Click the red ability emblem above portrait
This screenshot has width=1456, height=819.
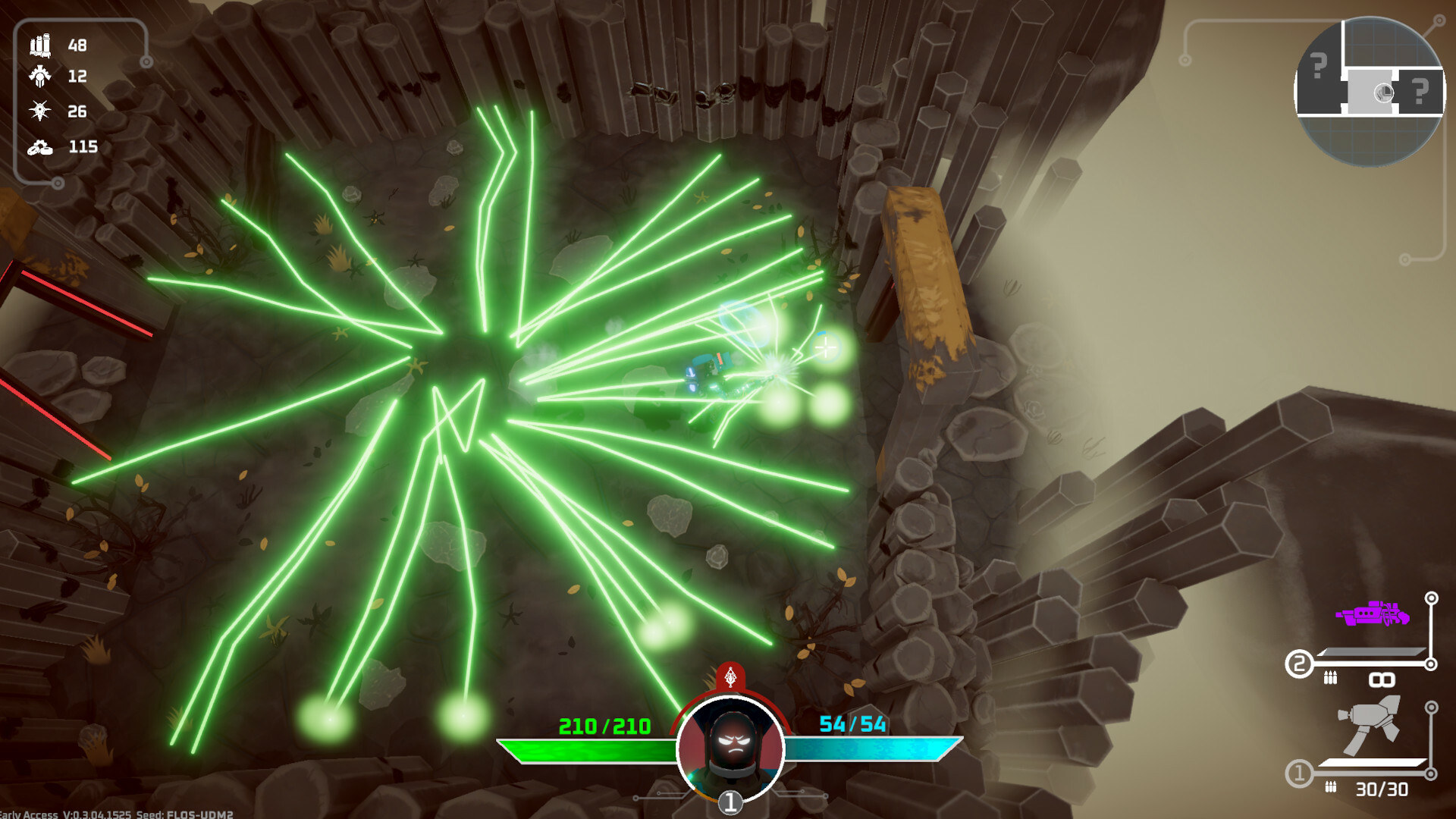(x=730, y=676)
